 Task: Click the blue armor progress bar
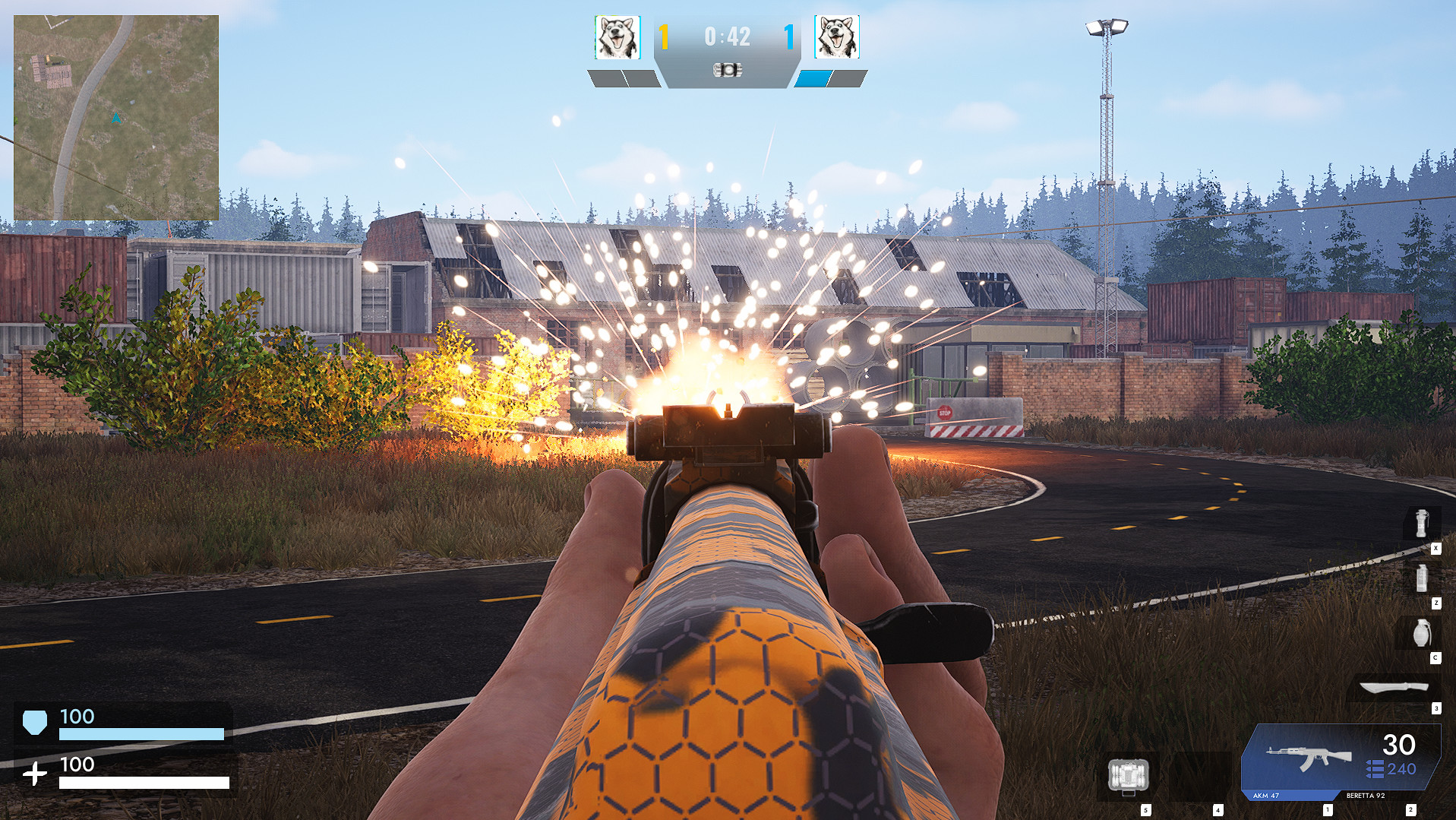[141, 734]
